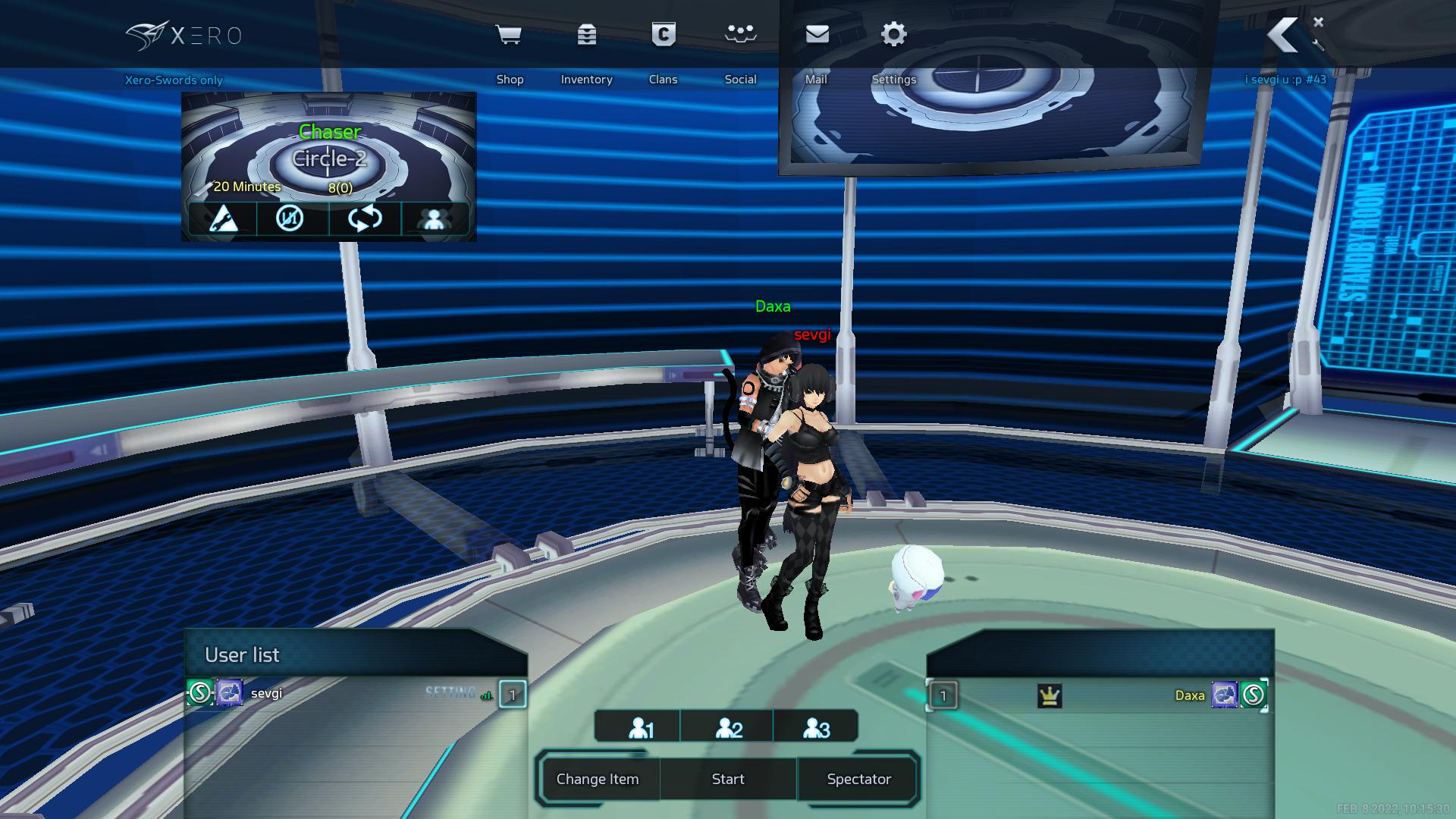Click the Change Item button

point(598,779)
